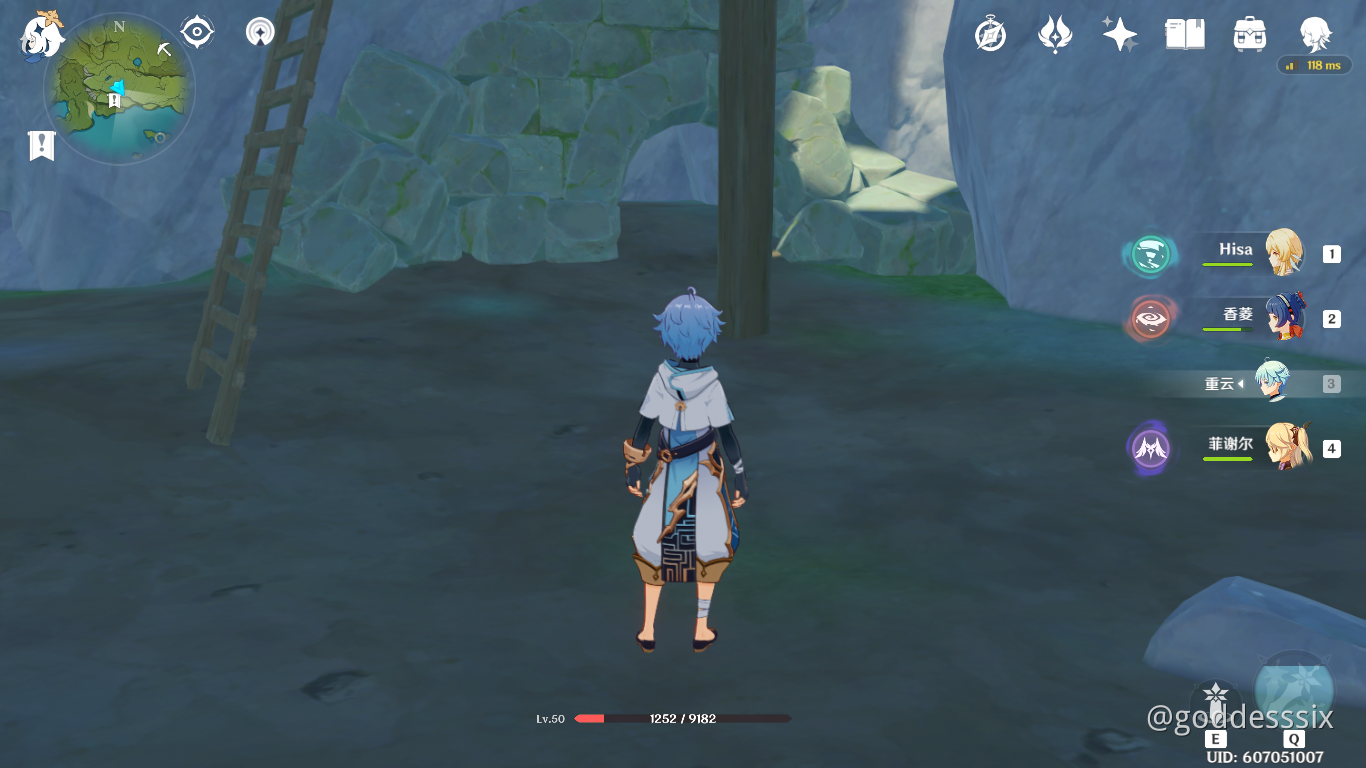Select 香菱's elemental skill status icon
Viewport: 1366px width, 768px height.
(x=1151, y=318)
